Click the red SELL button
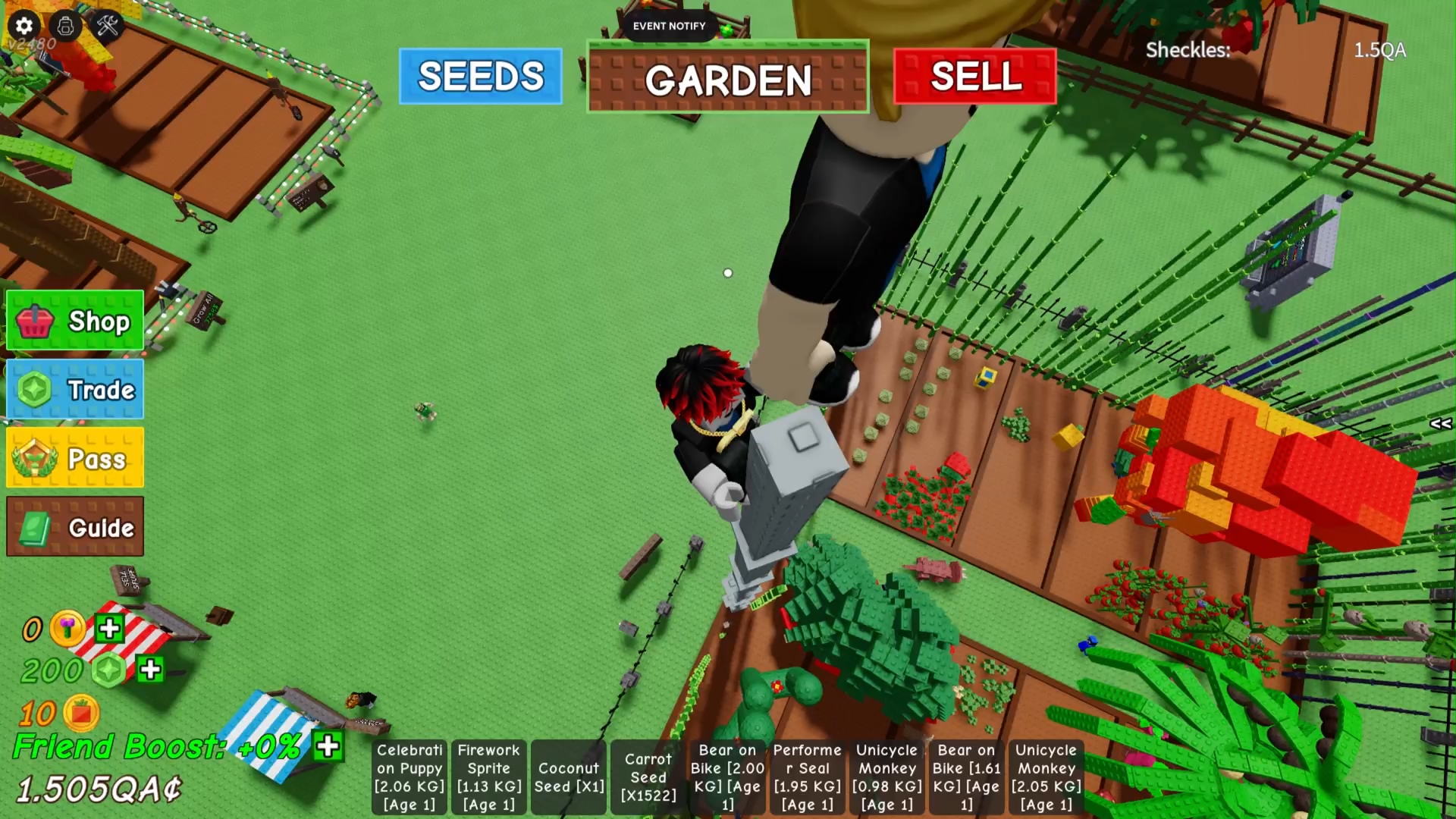Viewport: 1456px width, 819px height. point(974,77)
